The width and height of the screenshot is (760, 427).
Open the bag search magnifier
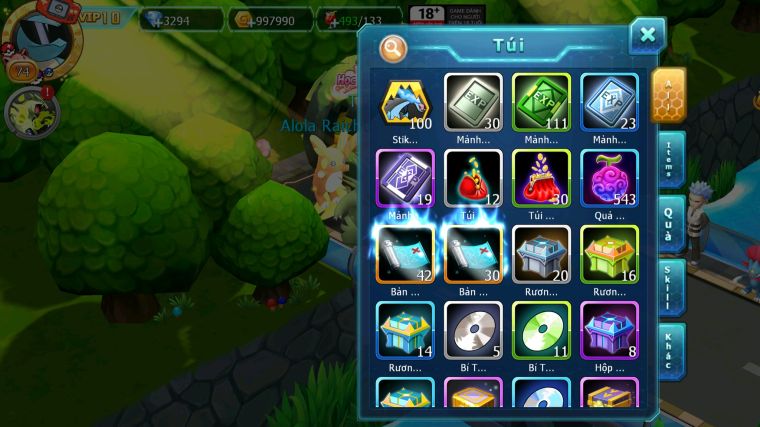click(394, 48)
